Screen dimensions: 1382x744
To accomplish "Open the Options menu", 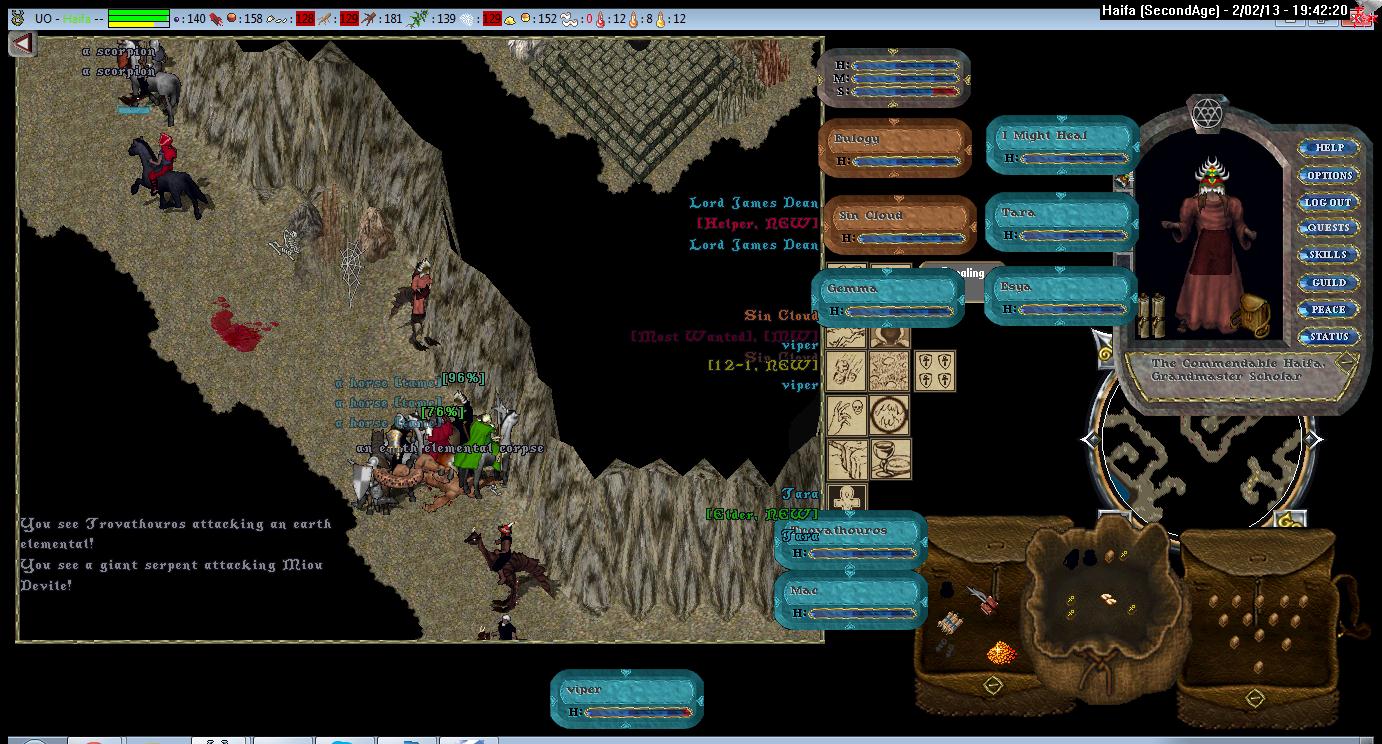I will (x=1329, y=175).
